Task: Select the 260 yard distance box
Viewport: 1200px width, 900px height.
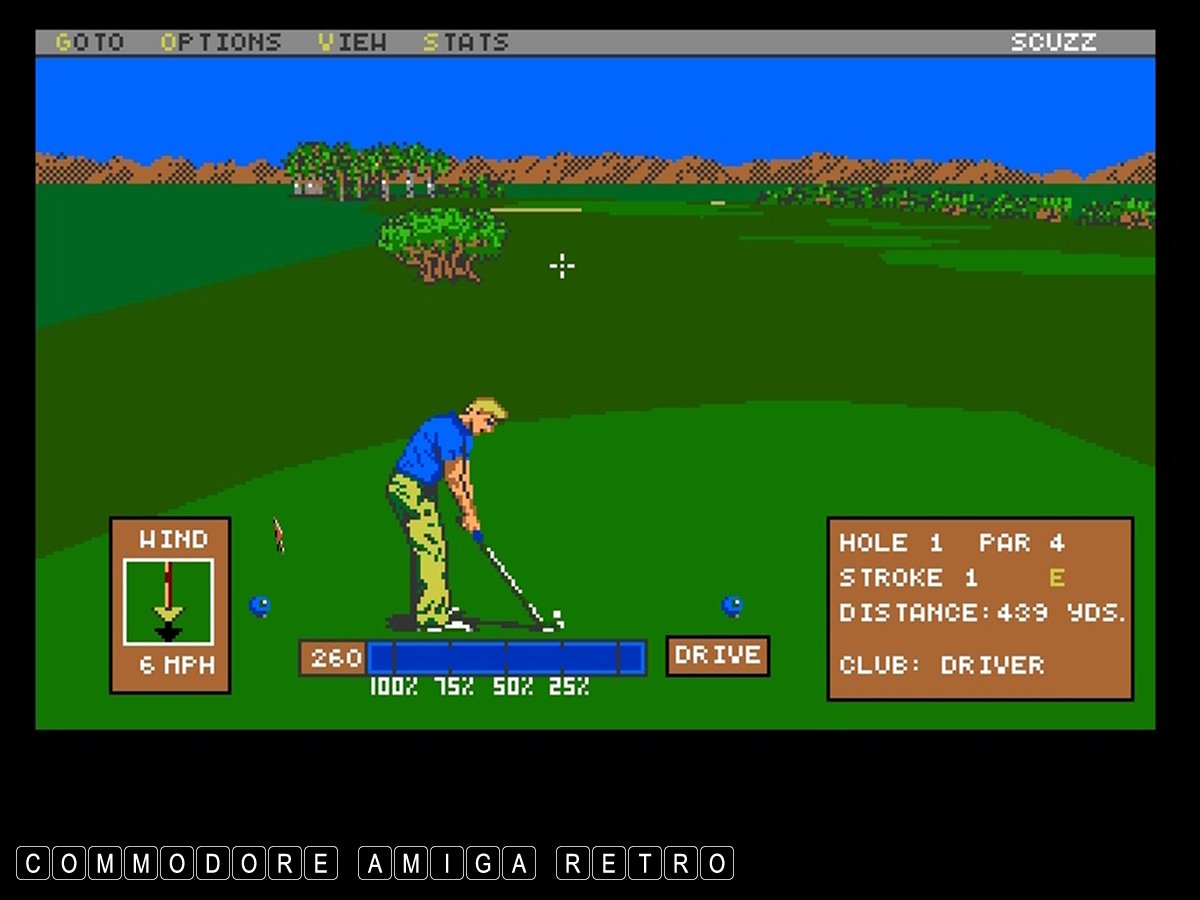Action: 334,658
